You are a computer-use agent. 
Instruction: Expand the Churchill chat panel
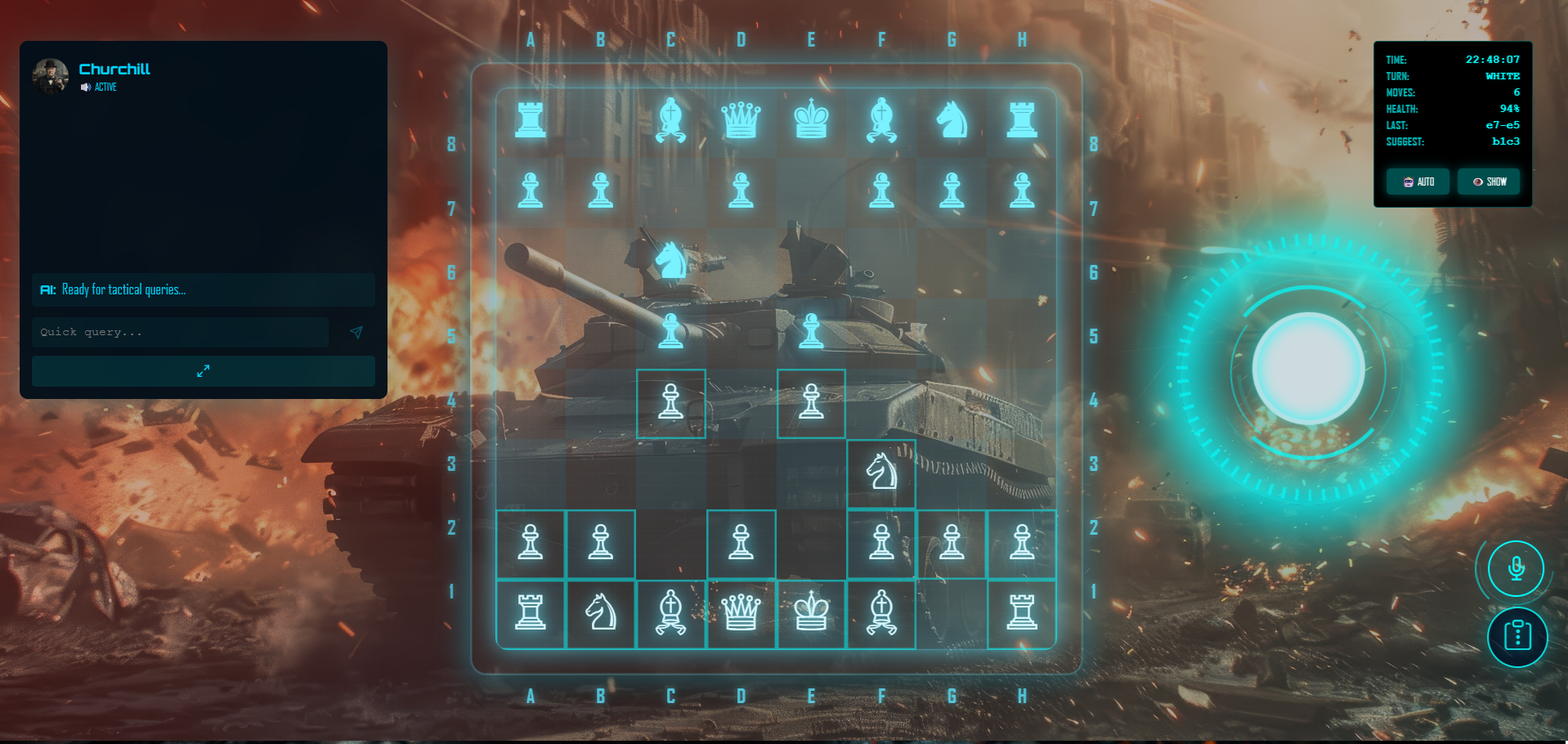click(203, 371)
